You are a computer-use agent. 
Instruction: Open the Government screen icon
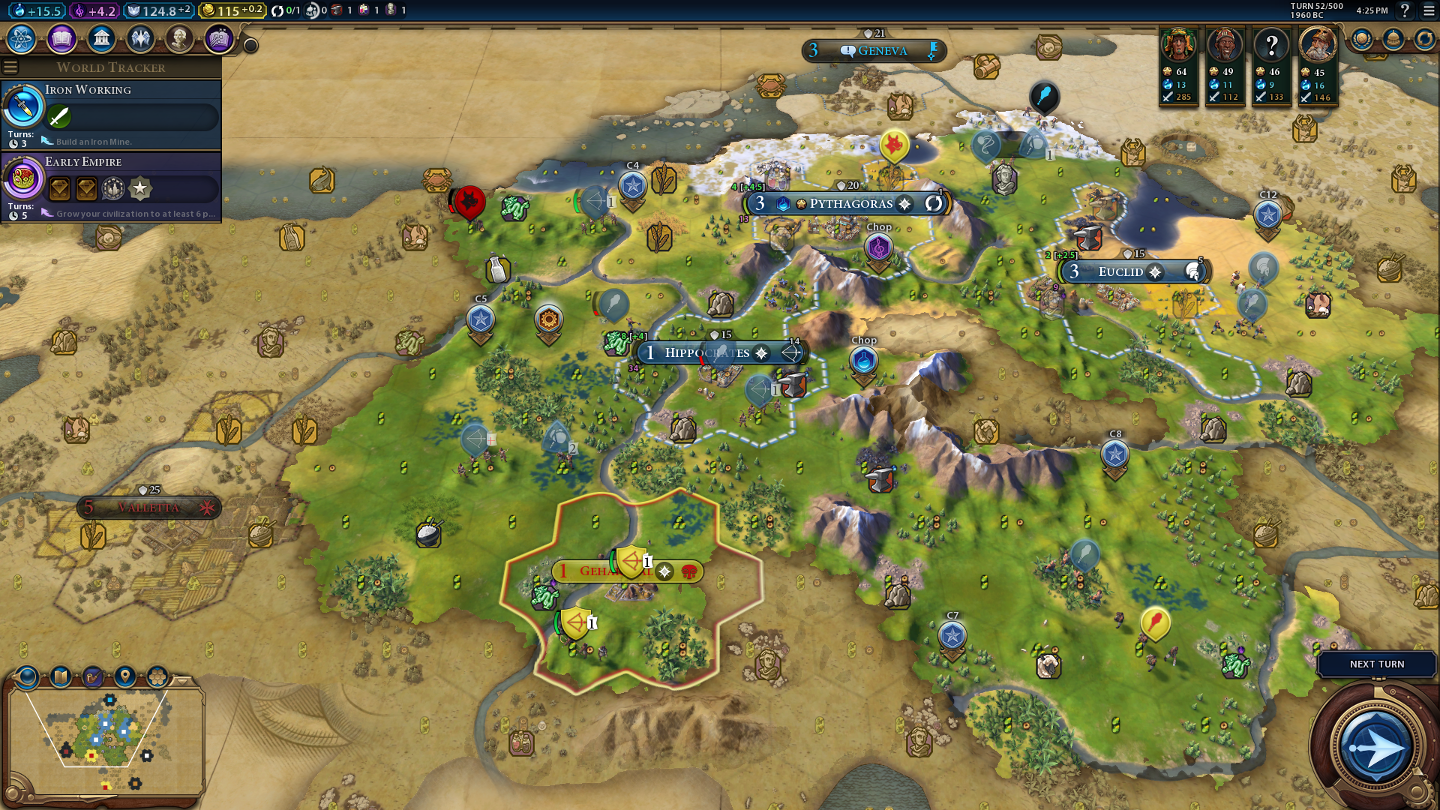(x=100, y=39)
